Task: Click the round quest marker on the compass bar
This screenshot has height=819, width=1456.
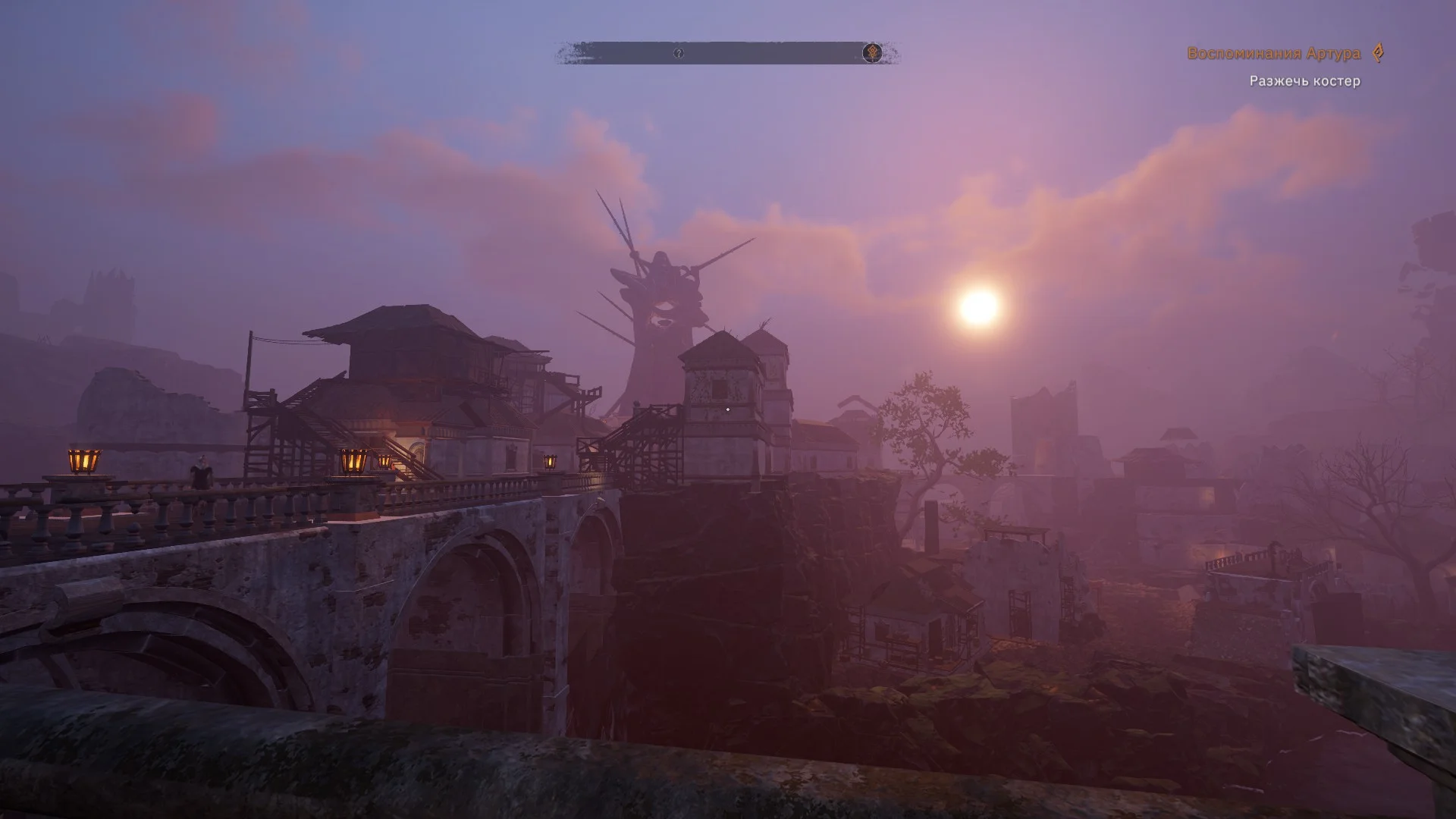Action: point(872,53)
